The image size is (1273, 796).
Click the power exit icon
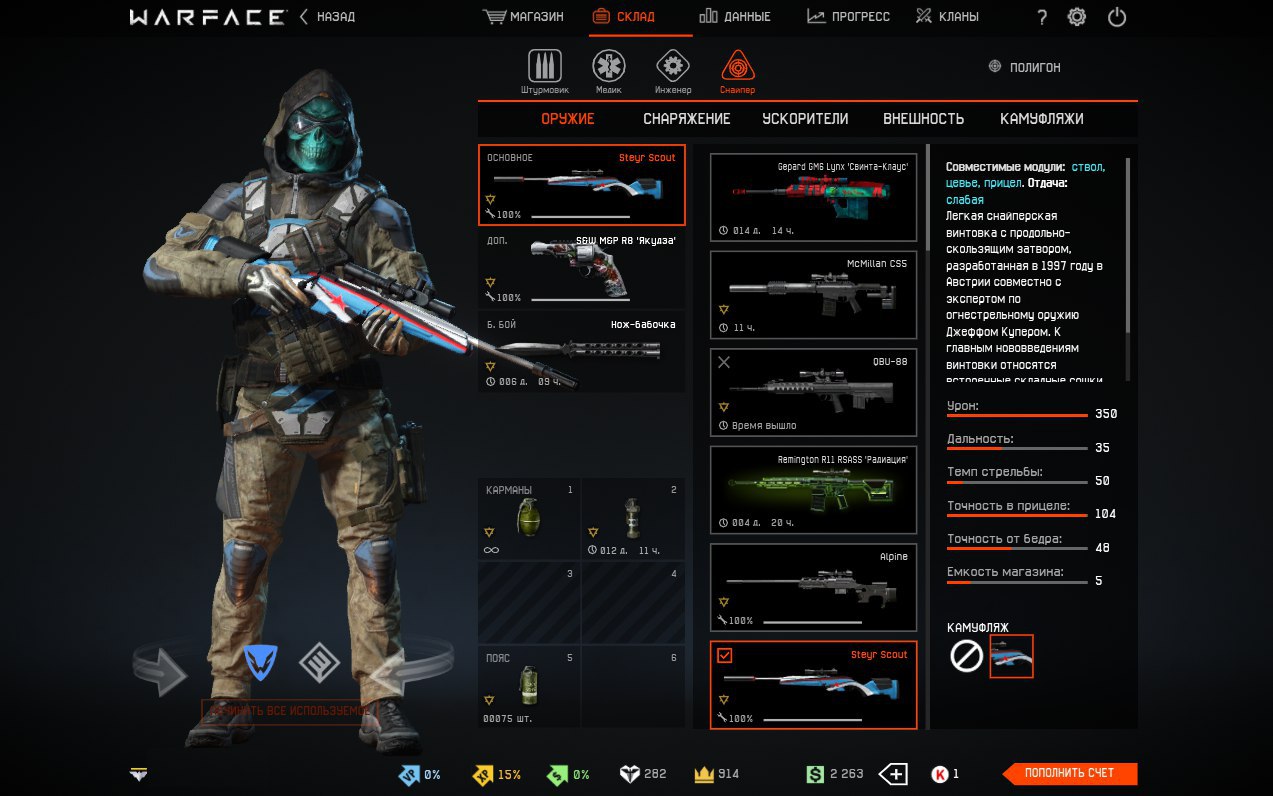(x=1117, y=17)
